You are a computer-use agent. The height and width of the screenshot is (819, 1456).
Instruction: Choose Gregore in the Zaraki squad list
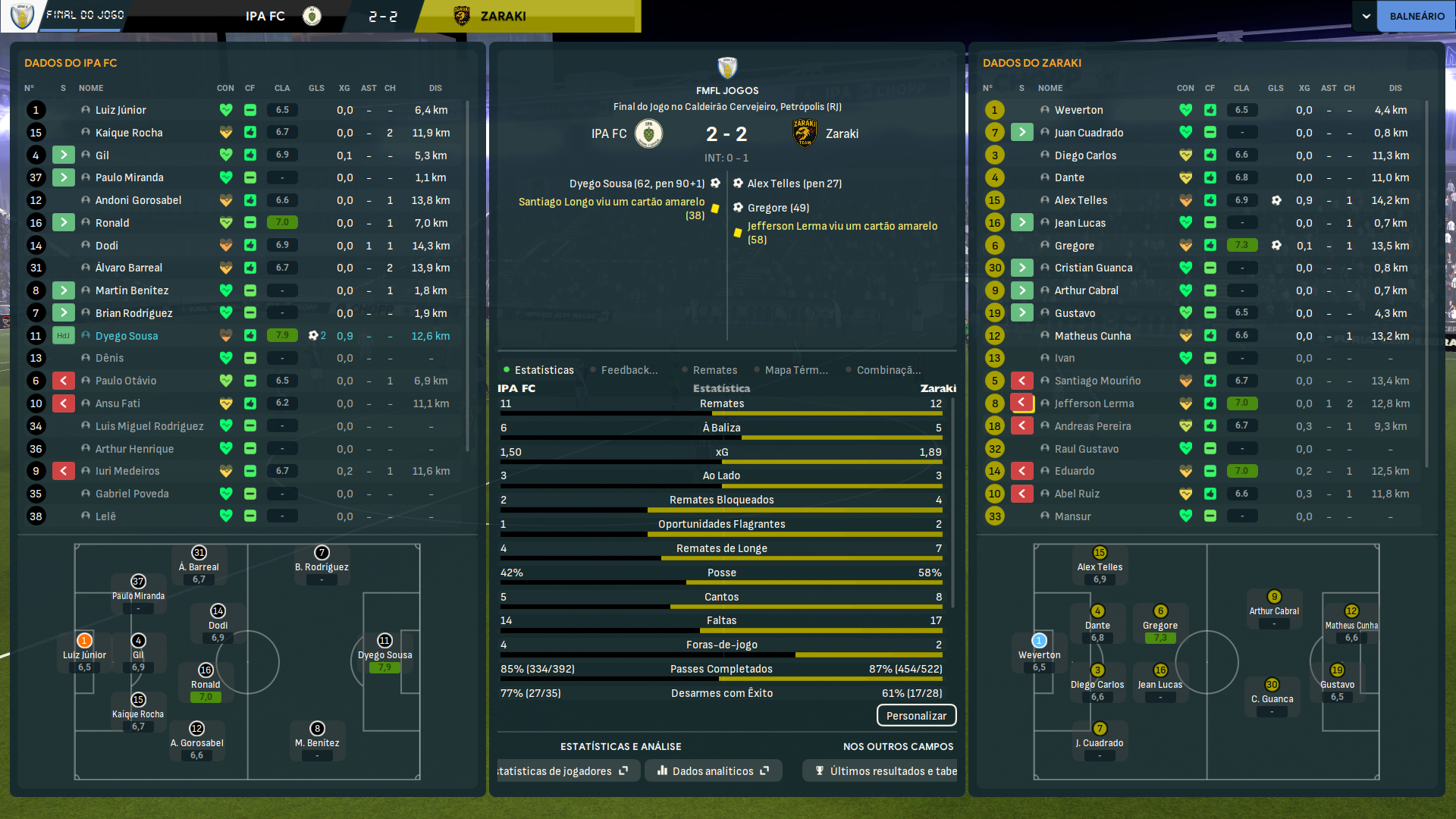(x=1074, y=246)
